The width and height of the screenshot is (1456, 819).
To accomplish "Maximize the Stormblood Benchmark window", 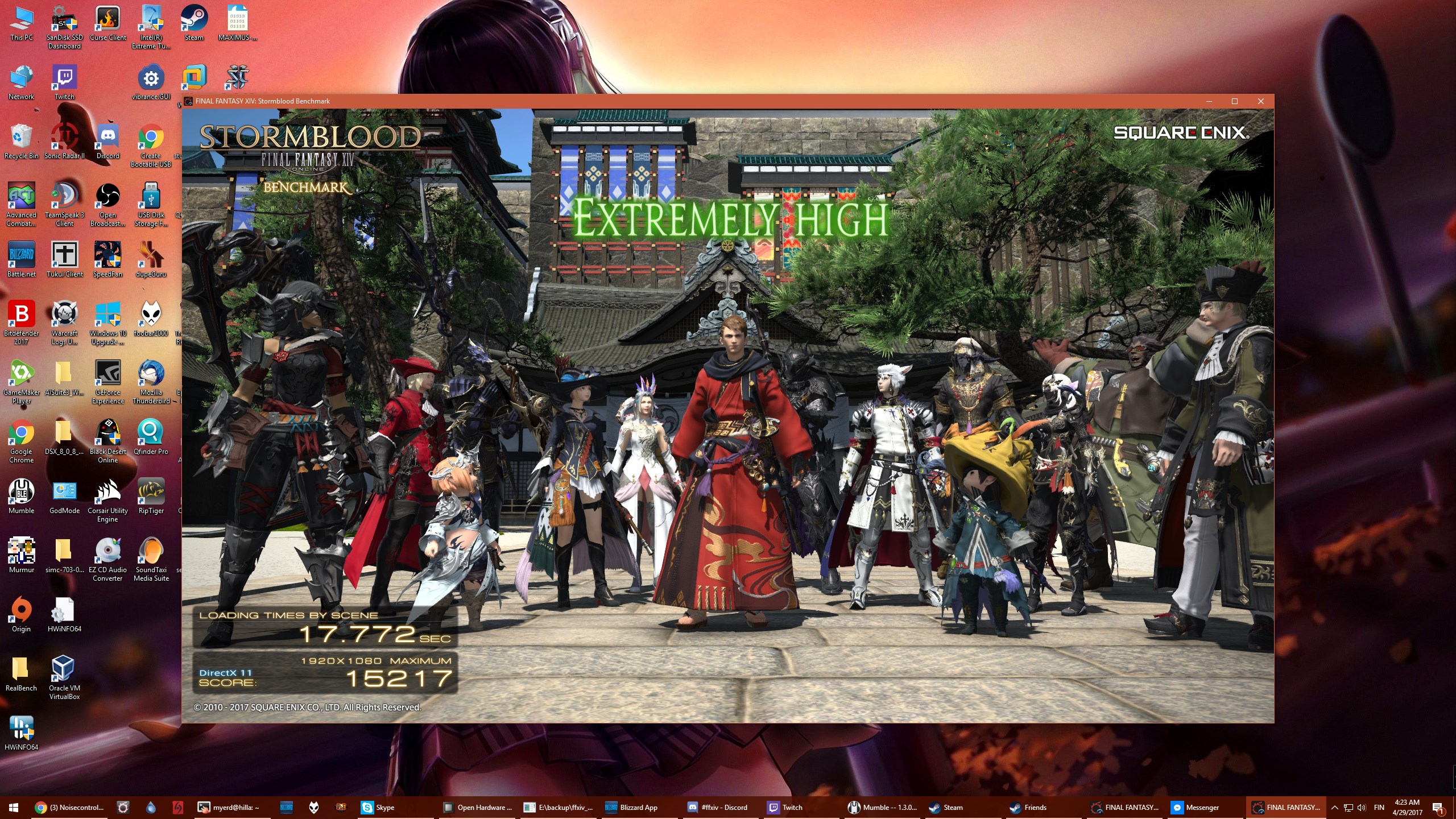I will pyautogui.click(x=1234, y=101).
